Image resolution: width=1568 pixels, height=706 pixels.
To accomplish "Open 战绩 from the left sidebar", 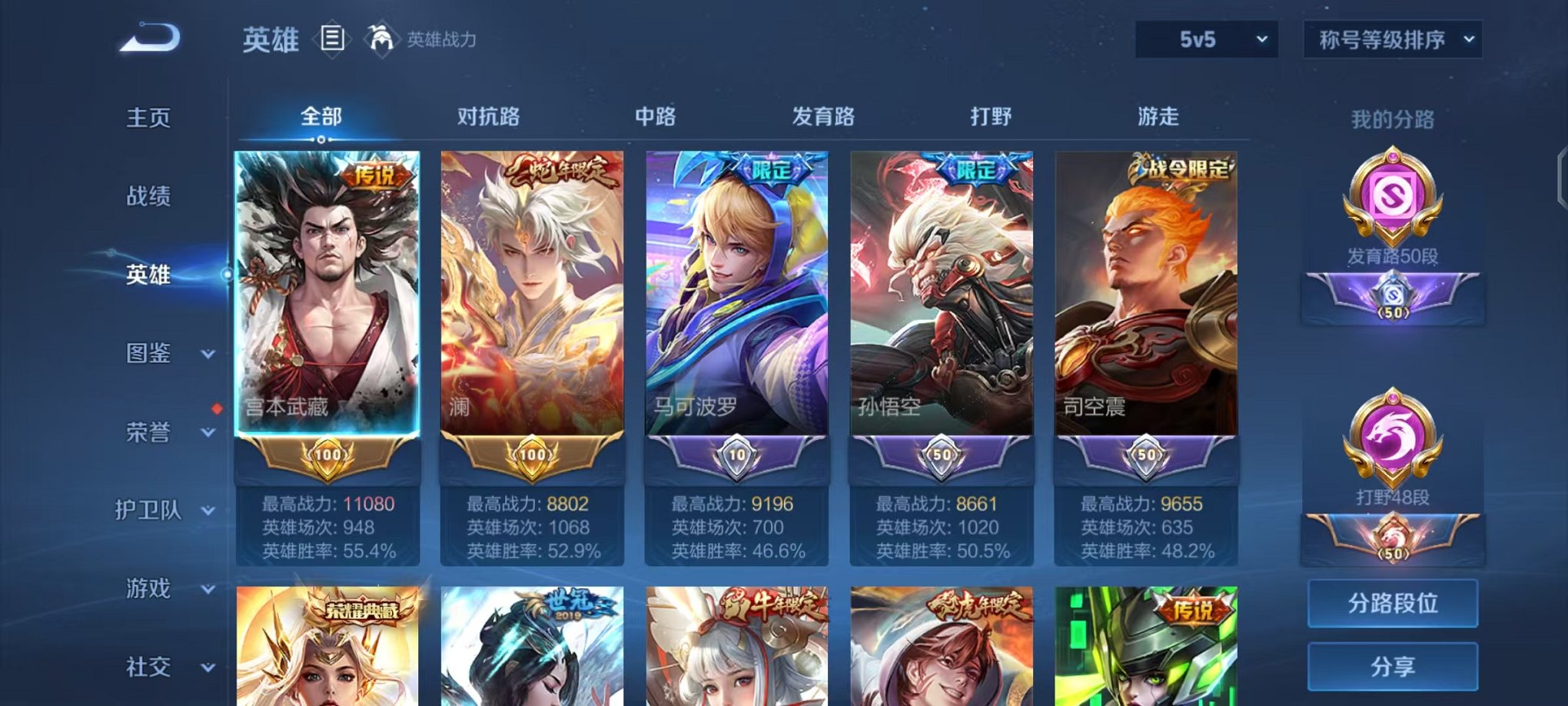I will coord(147,197).
